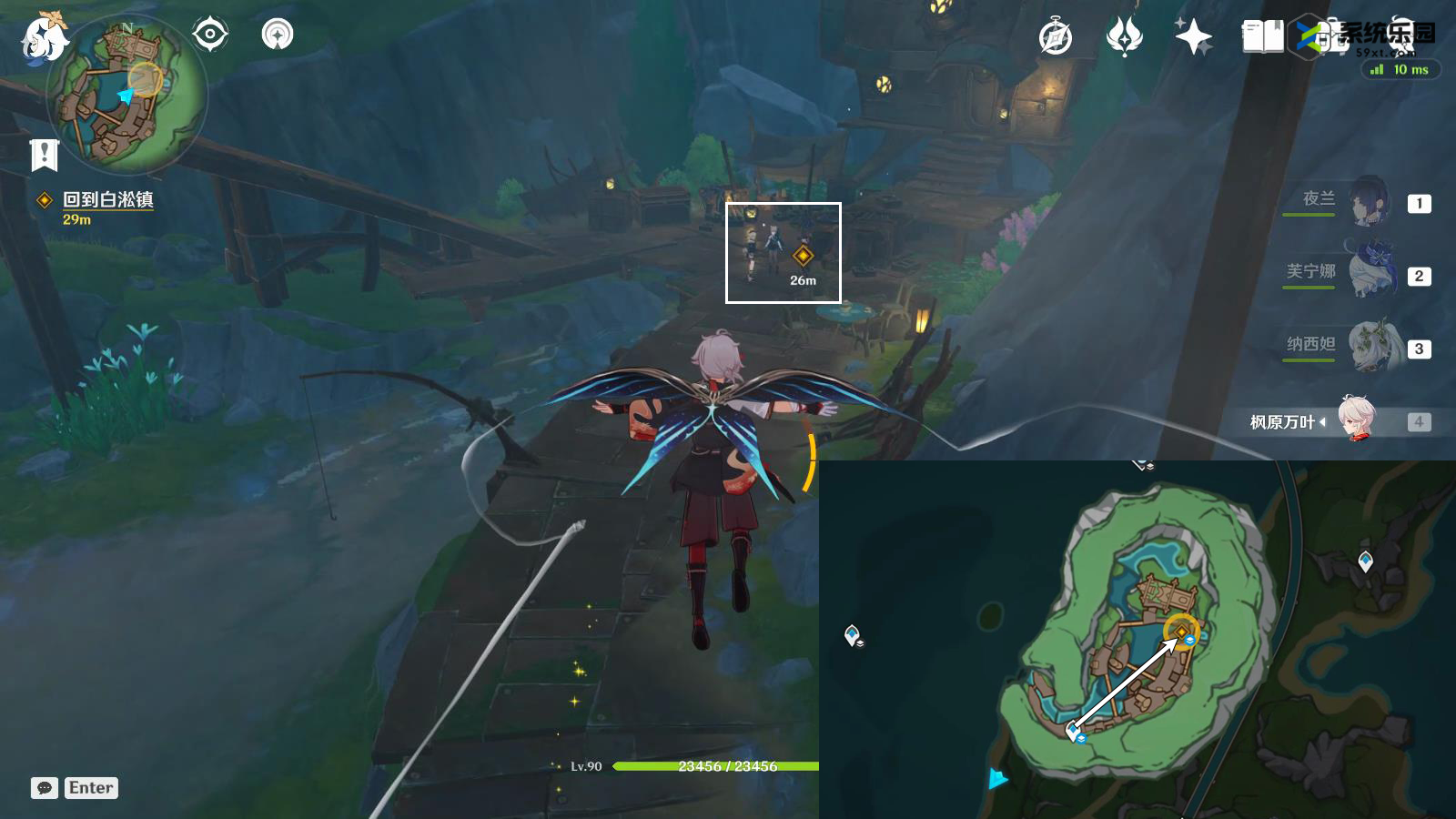The height and width of the screenshot is (819, 1456).
Task: Open the winged battle pass icon
Action: pos(1124,38)
